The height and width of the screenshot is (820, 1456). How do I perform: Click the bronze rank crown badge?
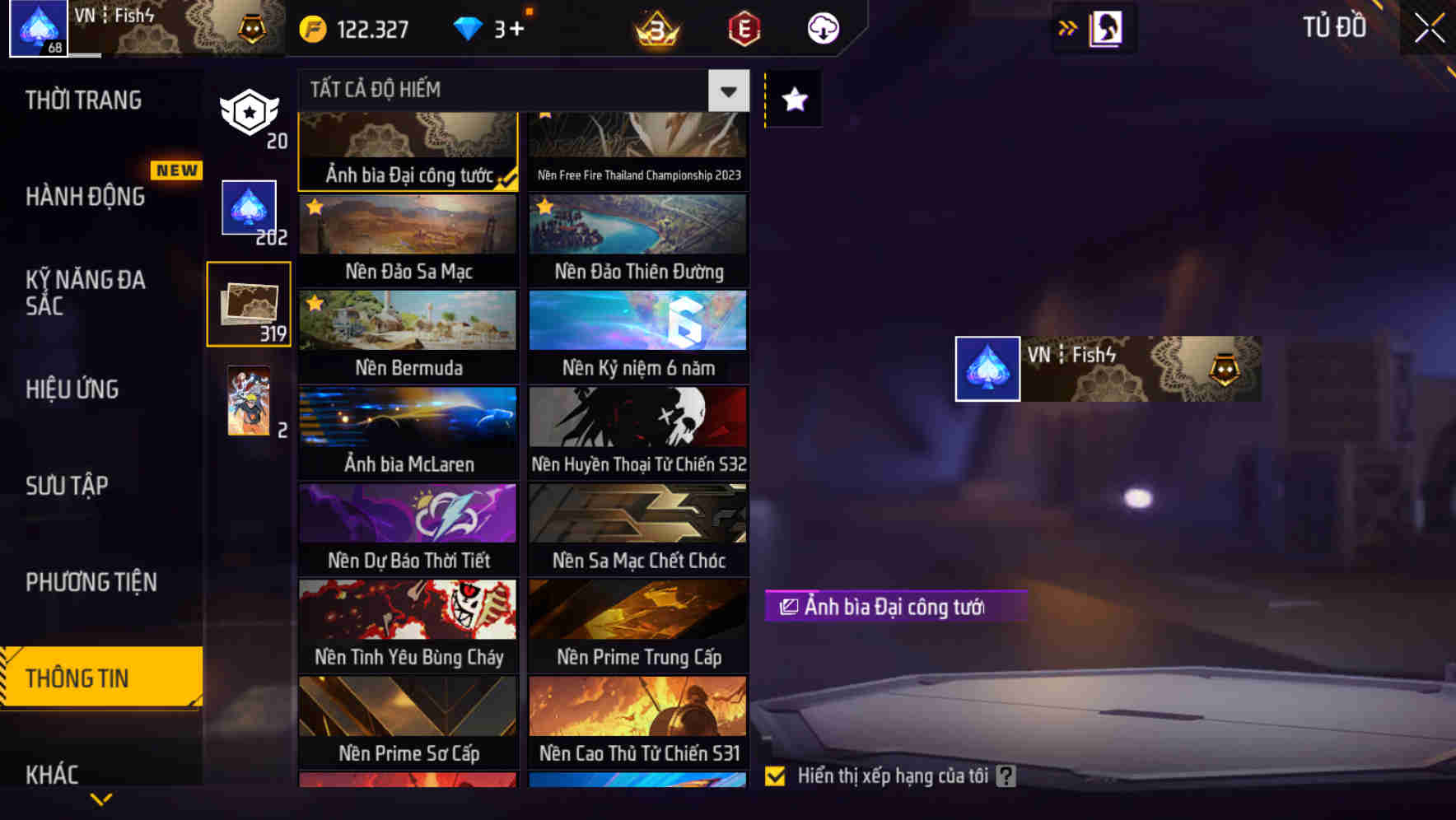click(x=653, y=27)
